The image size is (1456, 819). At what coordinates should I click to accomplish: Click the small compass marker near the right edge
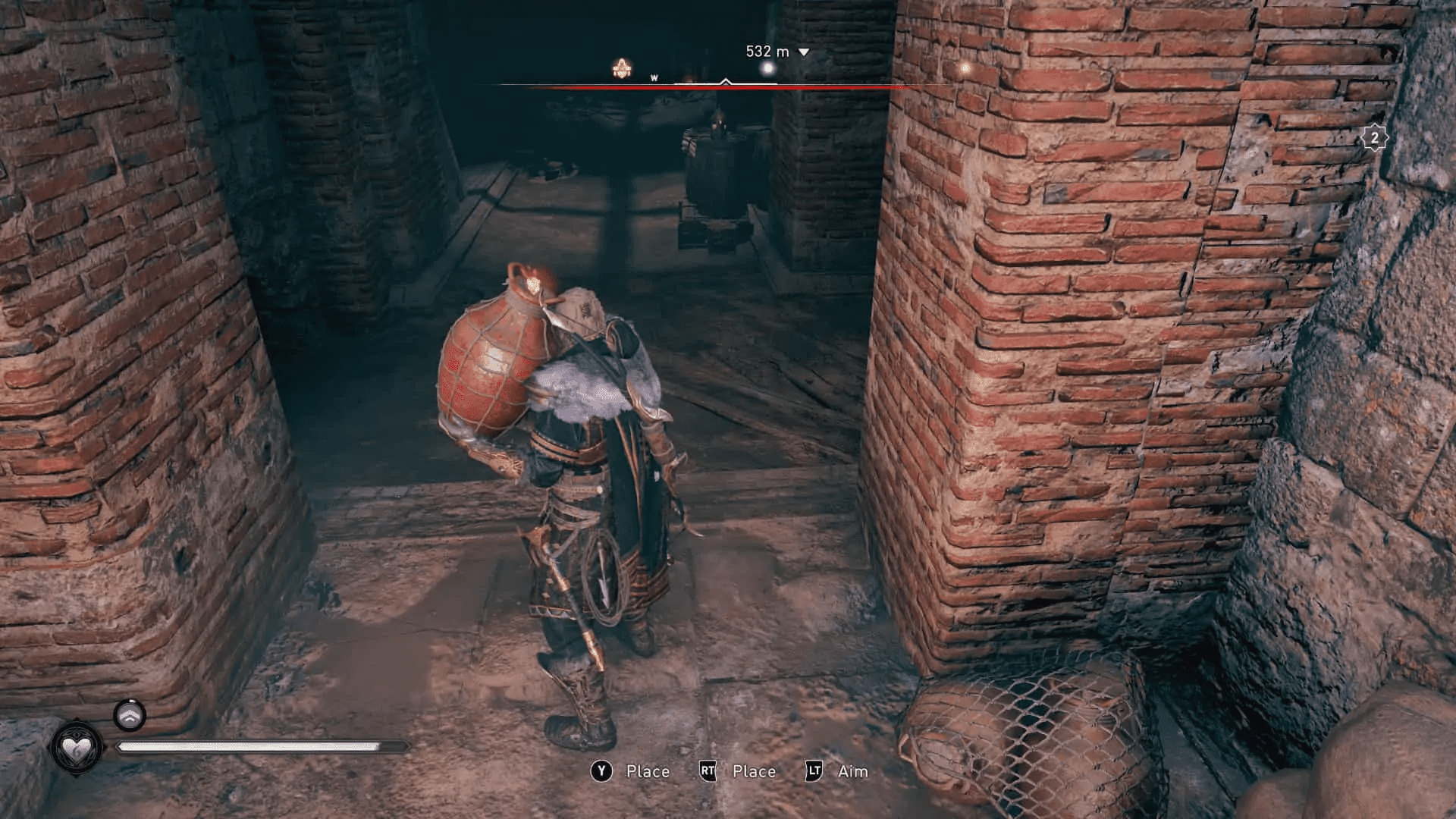point(965,70)
